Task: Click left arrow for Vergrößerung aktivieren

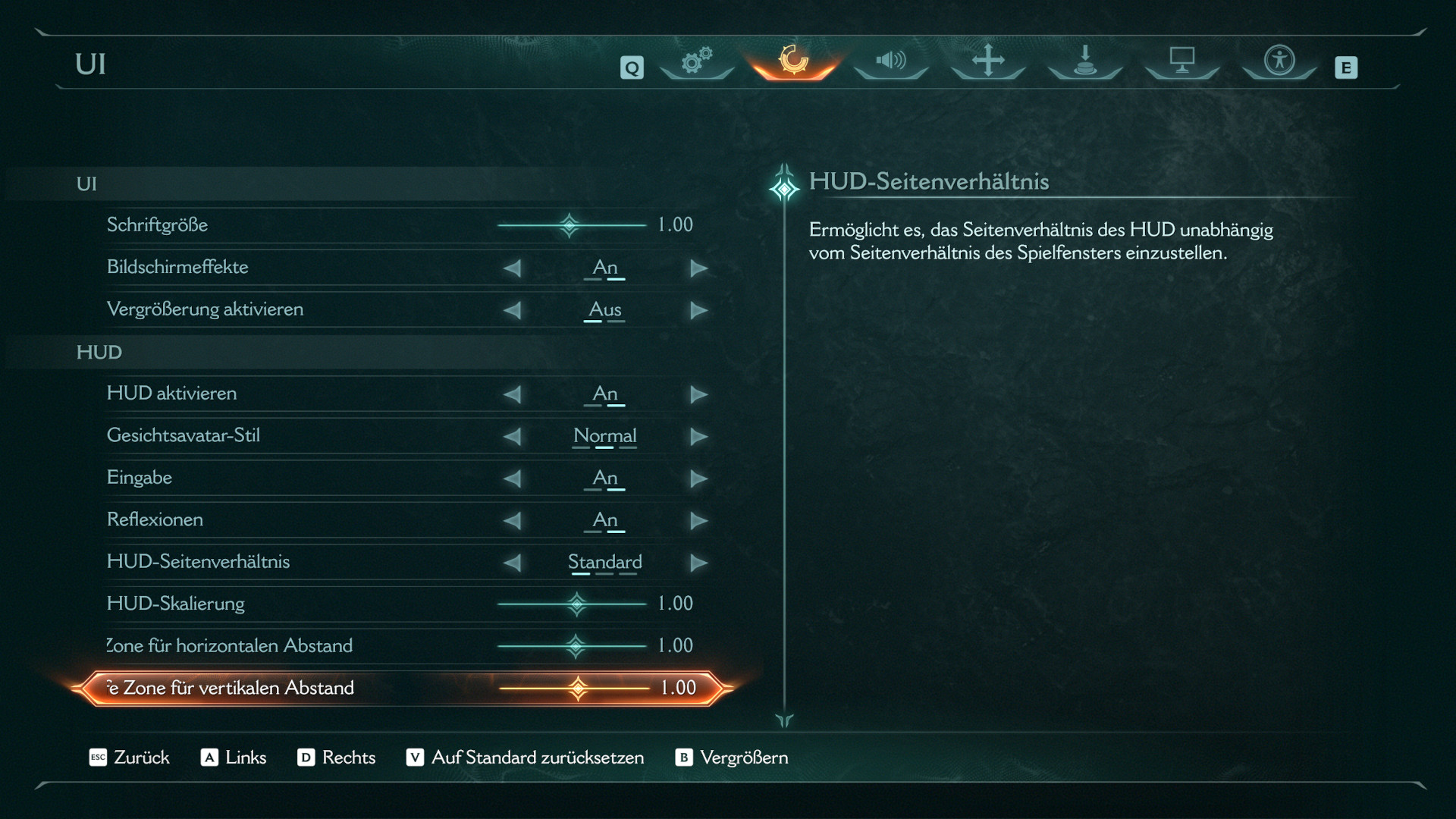Action: pos(513,310)
